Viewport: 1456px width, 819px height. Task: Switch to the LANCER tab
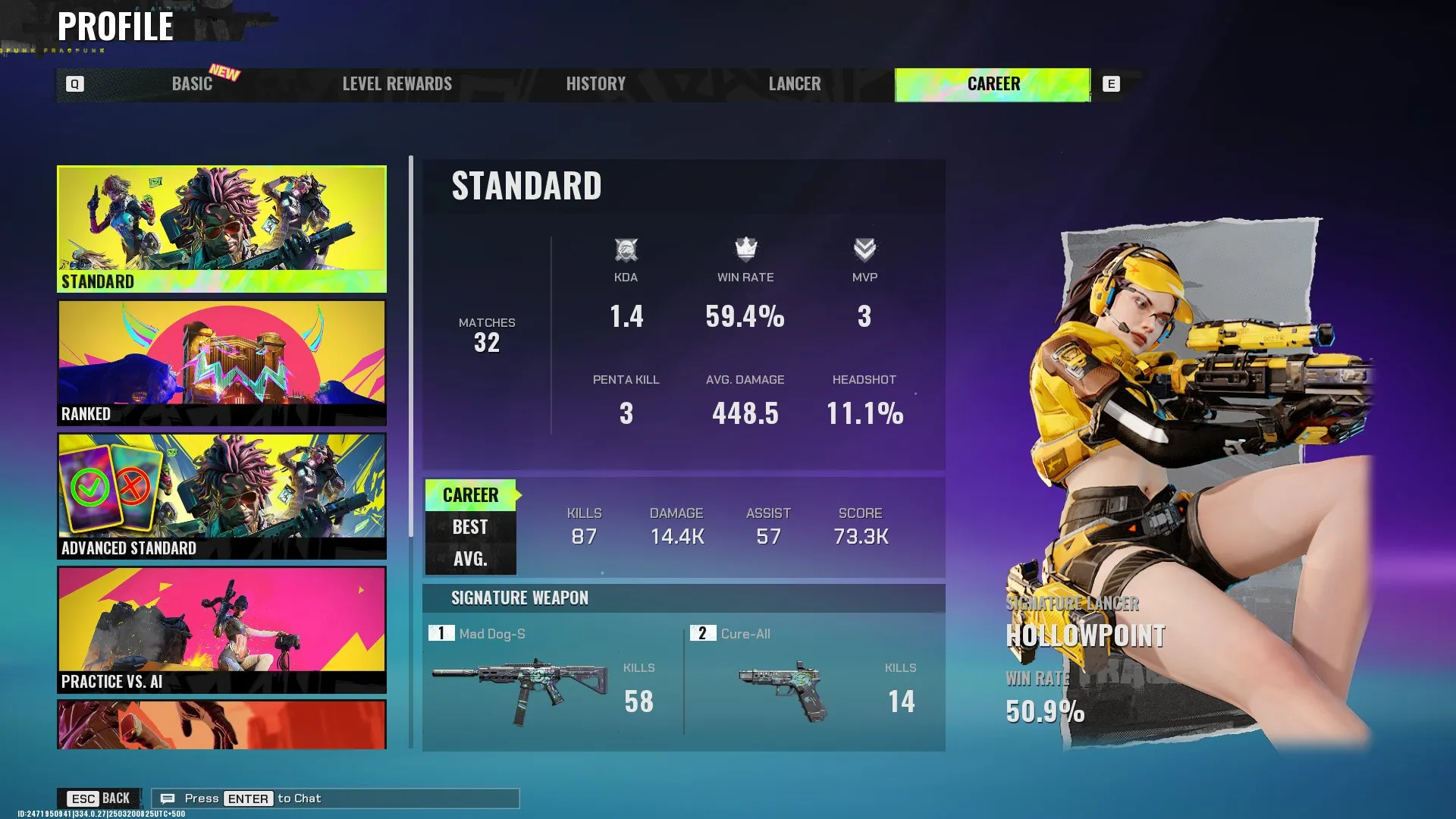coord(795,84)
